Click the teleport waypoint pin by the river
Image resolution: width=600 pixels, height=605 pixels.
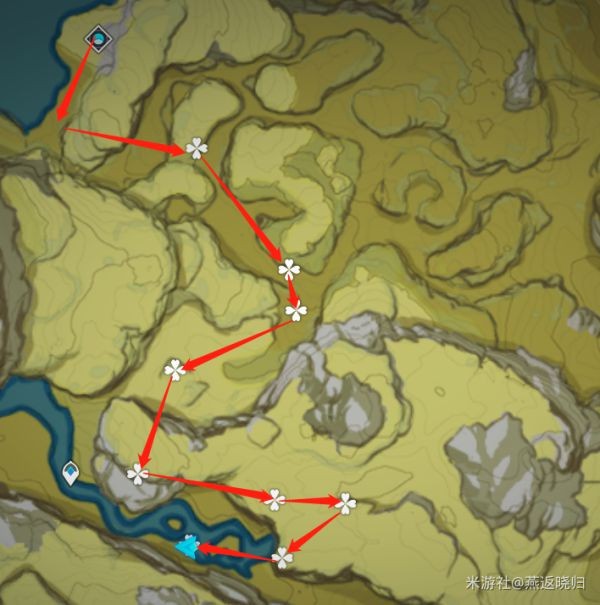[x=71, y=471]
